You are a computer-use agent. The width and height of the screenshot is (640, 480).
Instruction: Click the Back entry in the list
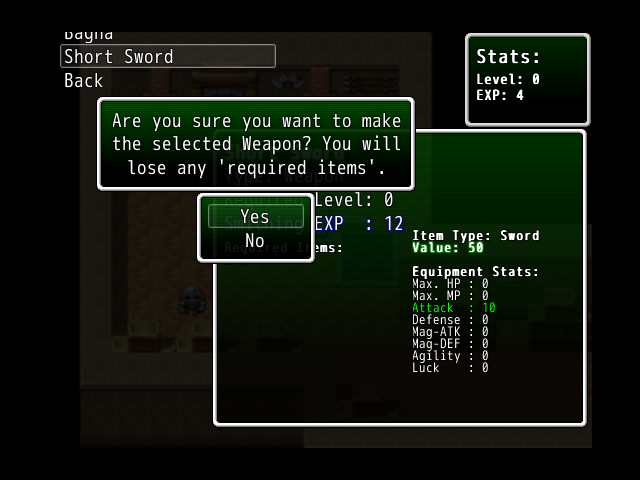point(84,81)
